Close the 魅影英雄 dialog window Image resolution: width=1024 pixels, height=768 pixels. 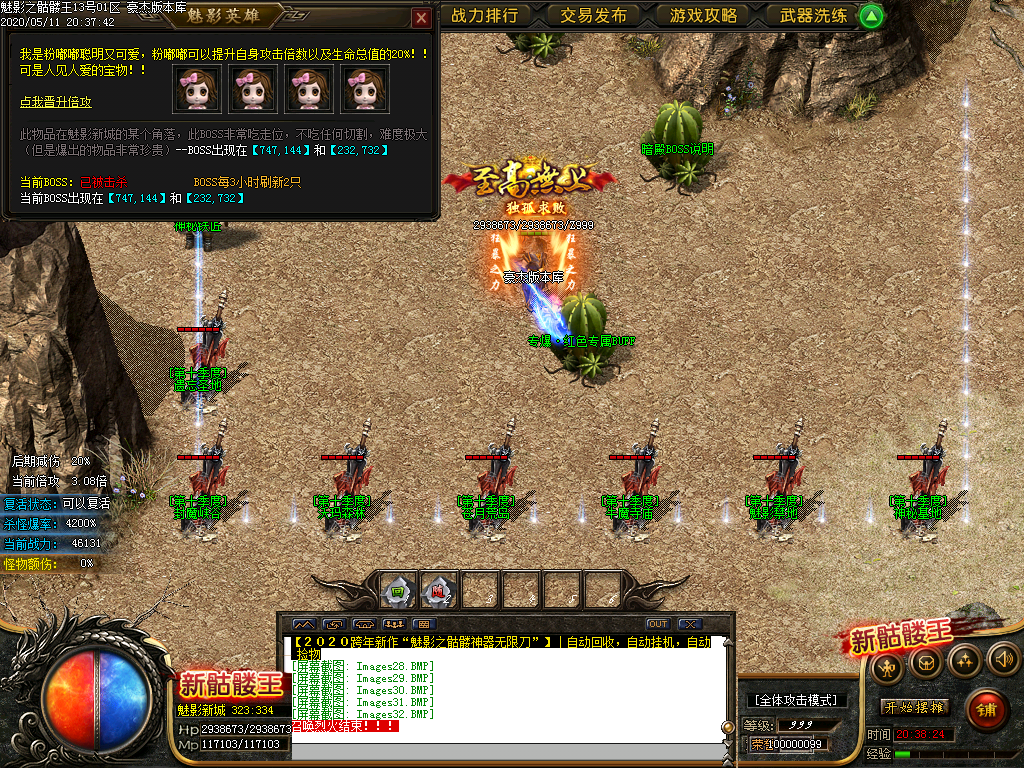pyautogui.click(x=421, y=17)
